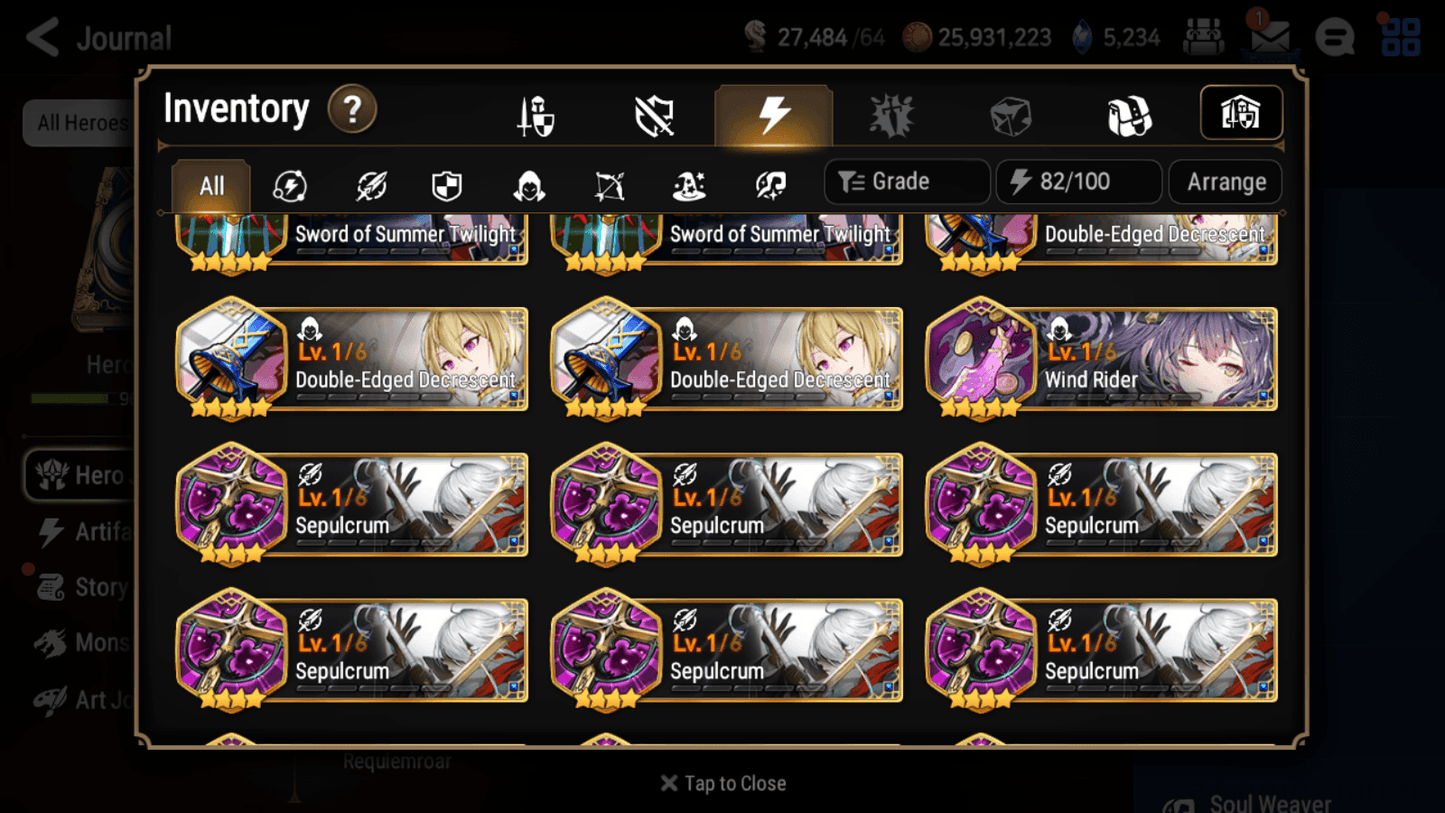Open the charms cube tab
Screen dimensions: 1445x813
(1010, 113)
